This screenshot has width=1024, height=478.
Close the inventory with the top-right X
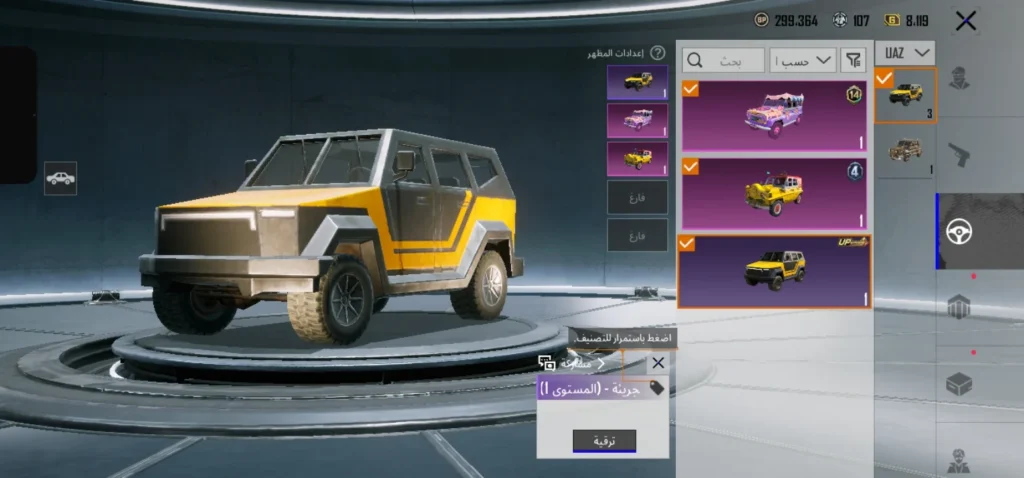[x=965, y=20]
